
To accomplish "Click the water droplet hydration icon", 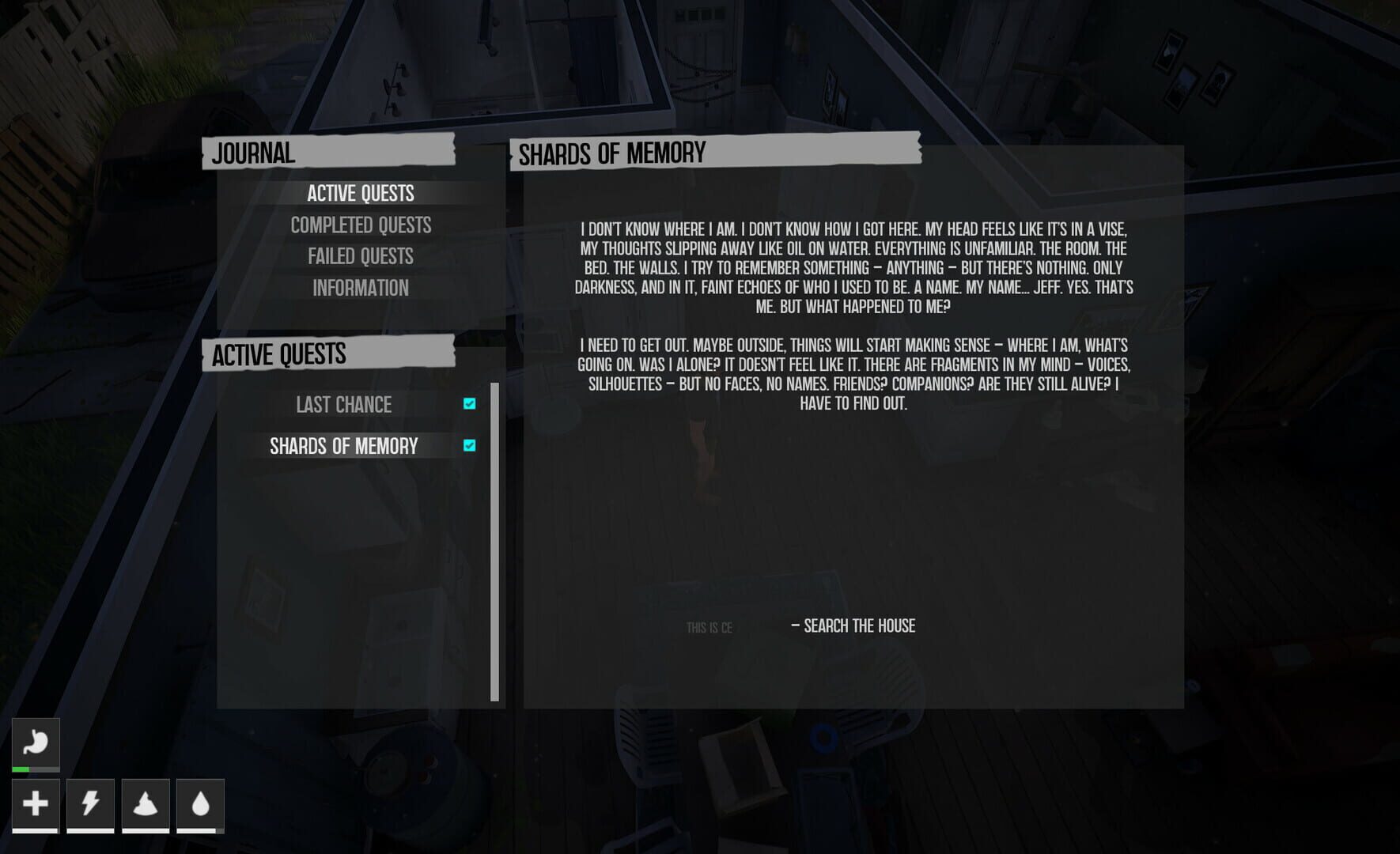I will pos(201,803).
